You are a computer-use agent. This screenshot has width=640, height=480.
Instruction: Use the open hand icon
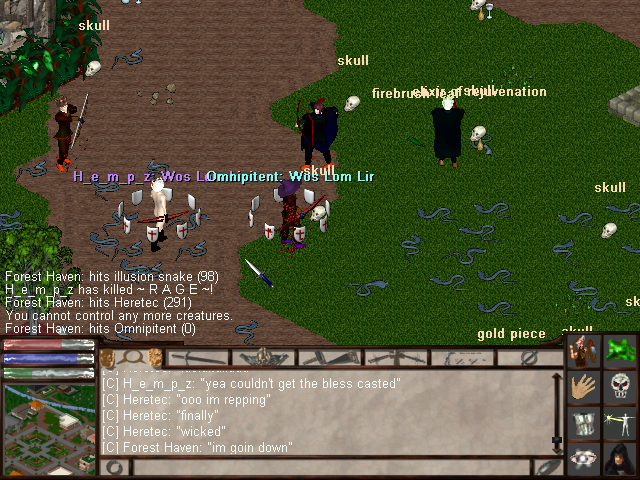pos(586,387)
